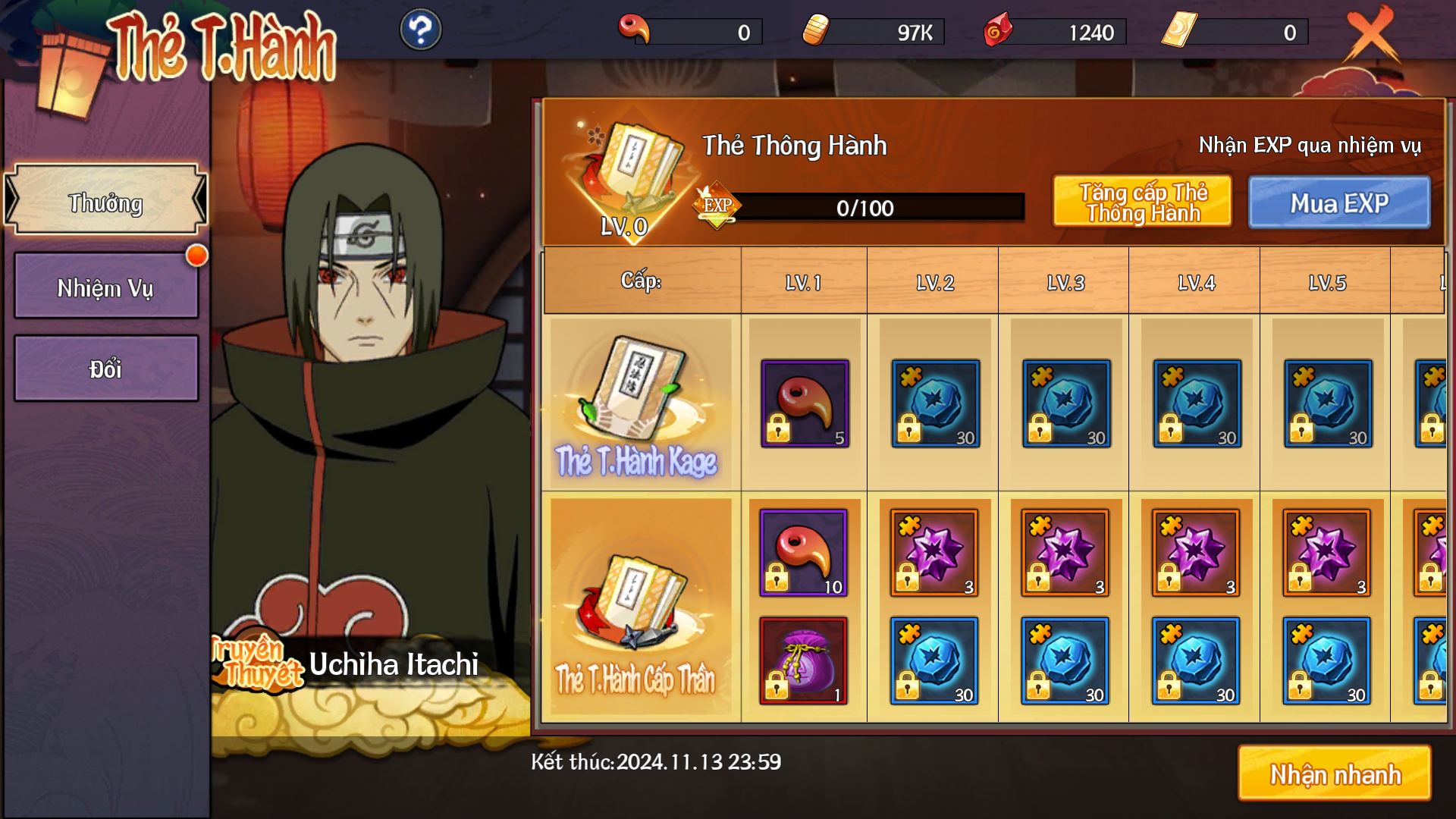Screen dimensions: 1456x819
Task: Click Tăng cấp Thẻ Thông Hành button
Action: point(1142,202)
